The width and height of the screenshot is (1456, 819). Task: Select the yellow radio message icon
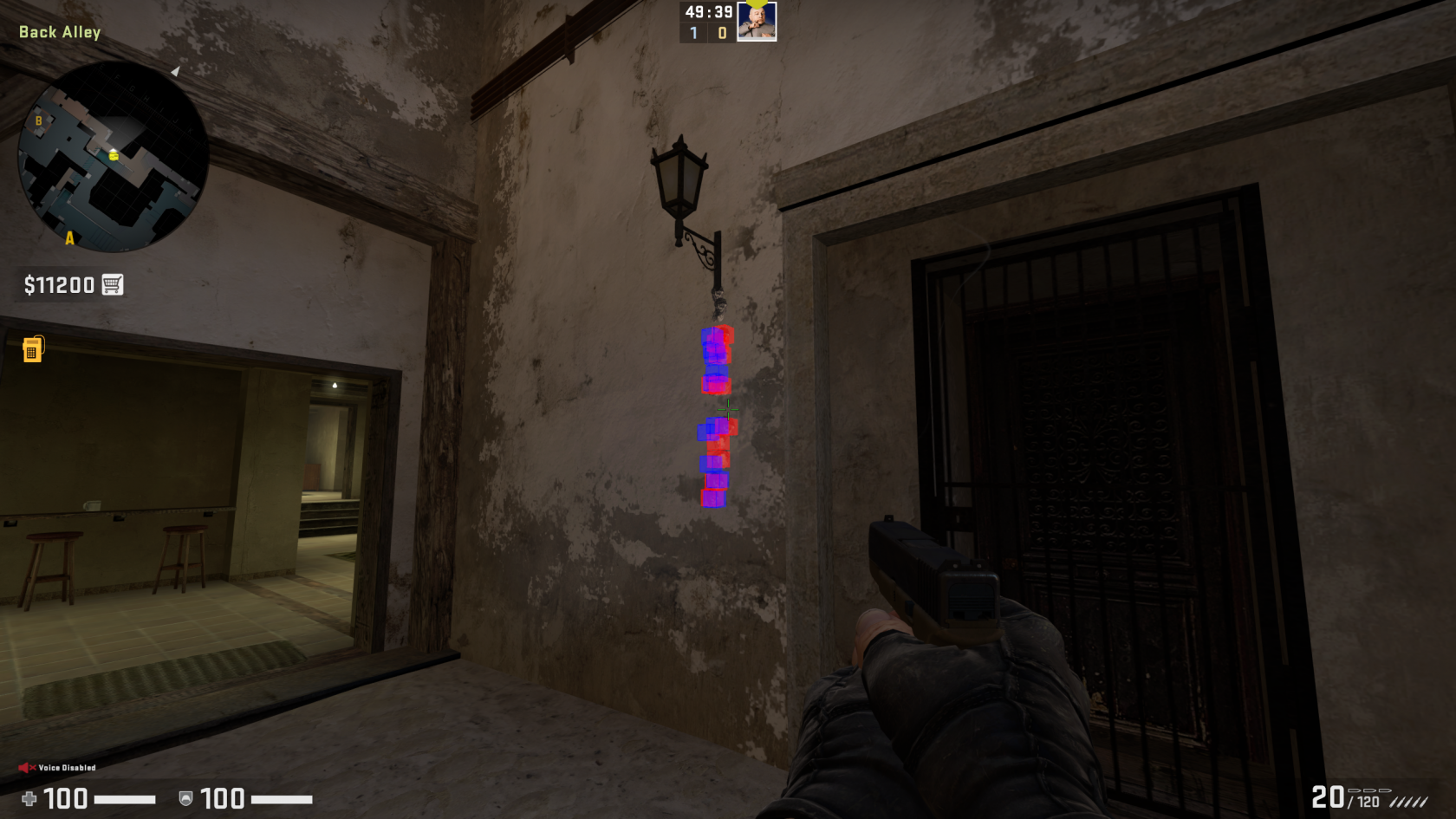pos(31,350)
